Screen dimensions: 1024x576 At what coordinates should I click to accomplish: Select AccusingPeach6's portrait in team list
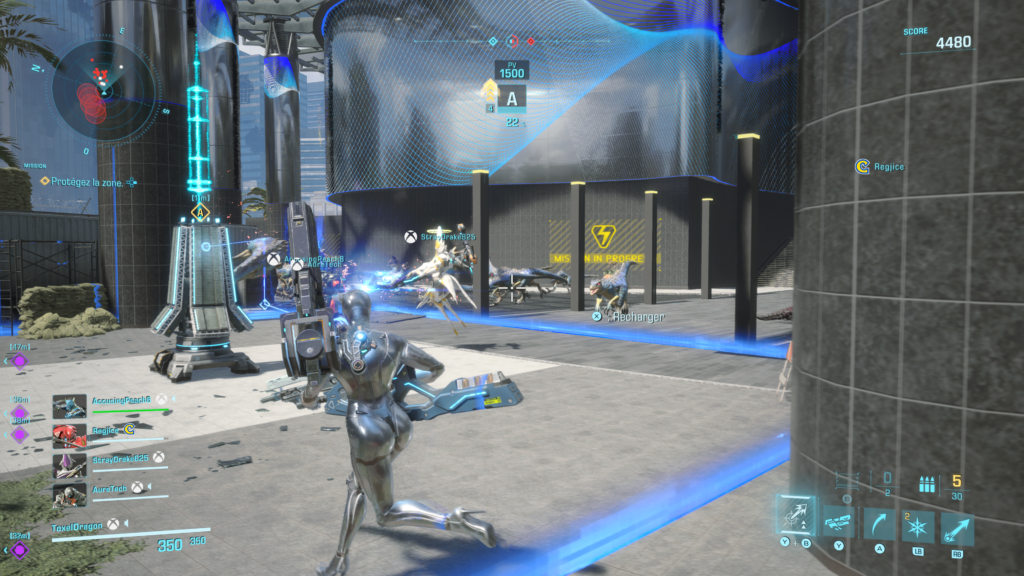click(x=70, y=406)
